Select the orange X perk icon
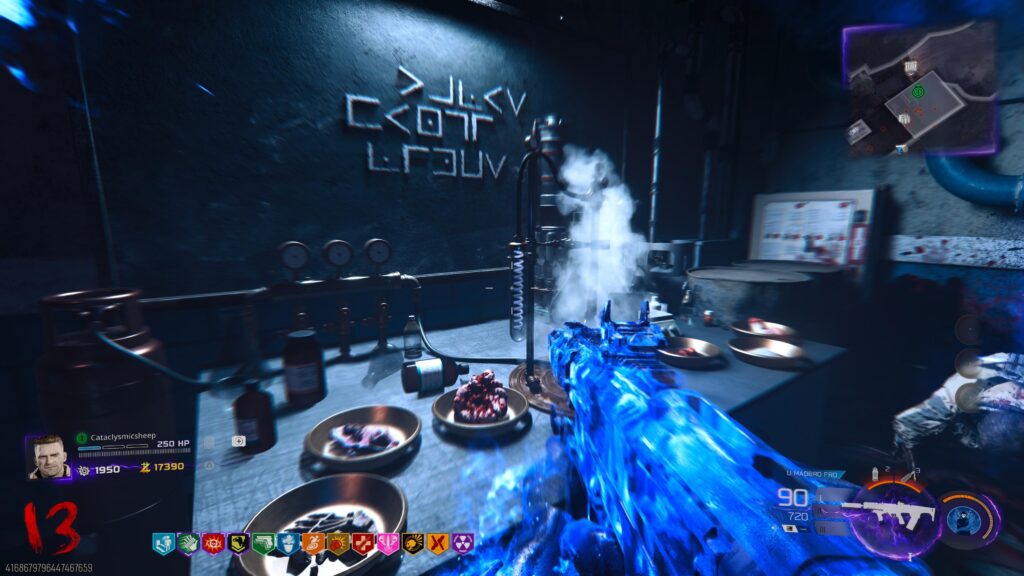The image size is (1024, 576). (x=437, y=543)
